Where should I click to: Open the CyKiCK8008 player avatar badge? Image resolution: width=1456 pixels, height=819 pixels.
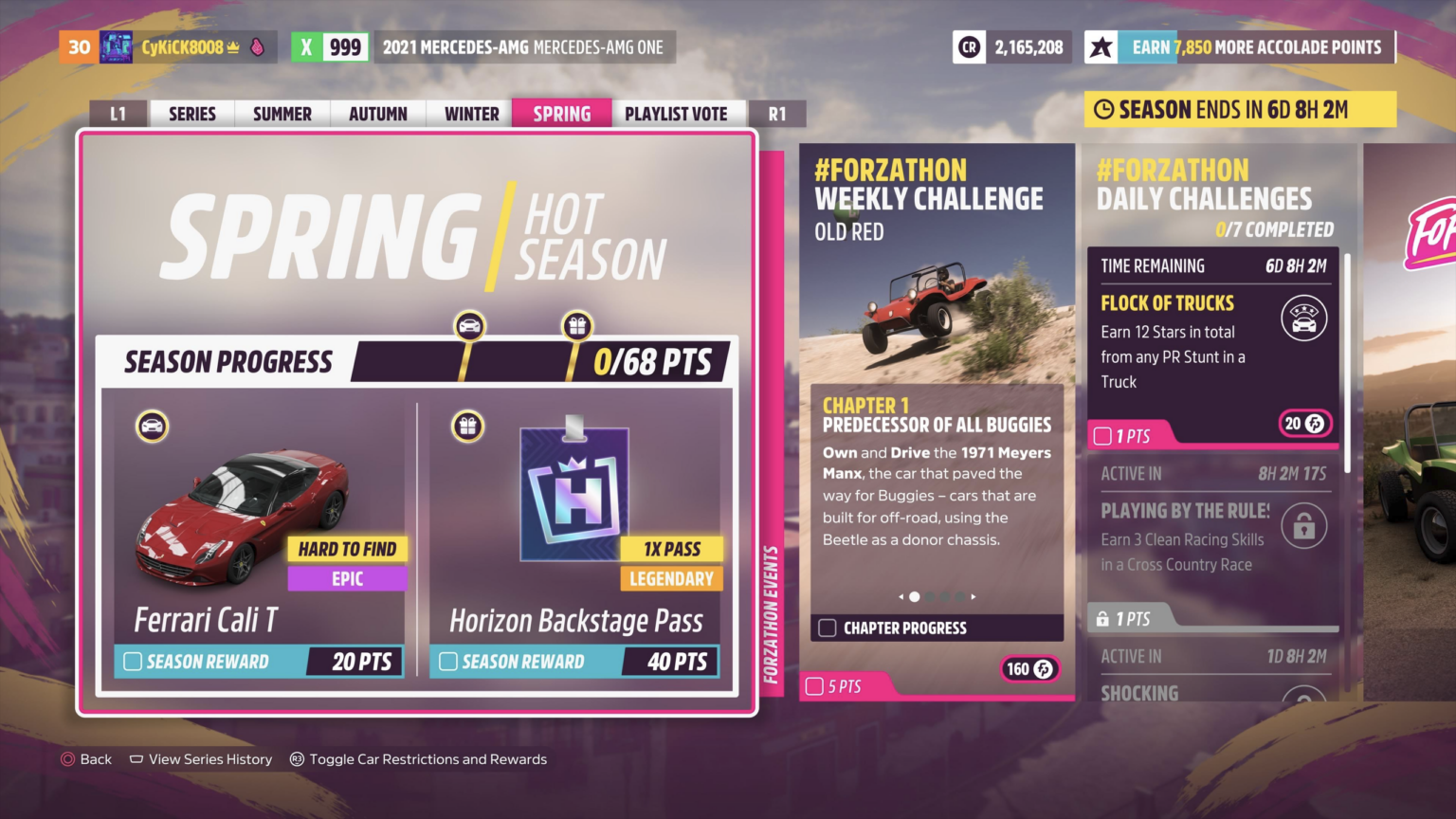pos(116,45)
